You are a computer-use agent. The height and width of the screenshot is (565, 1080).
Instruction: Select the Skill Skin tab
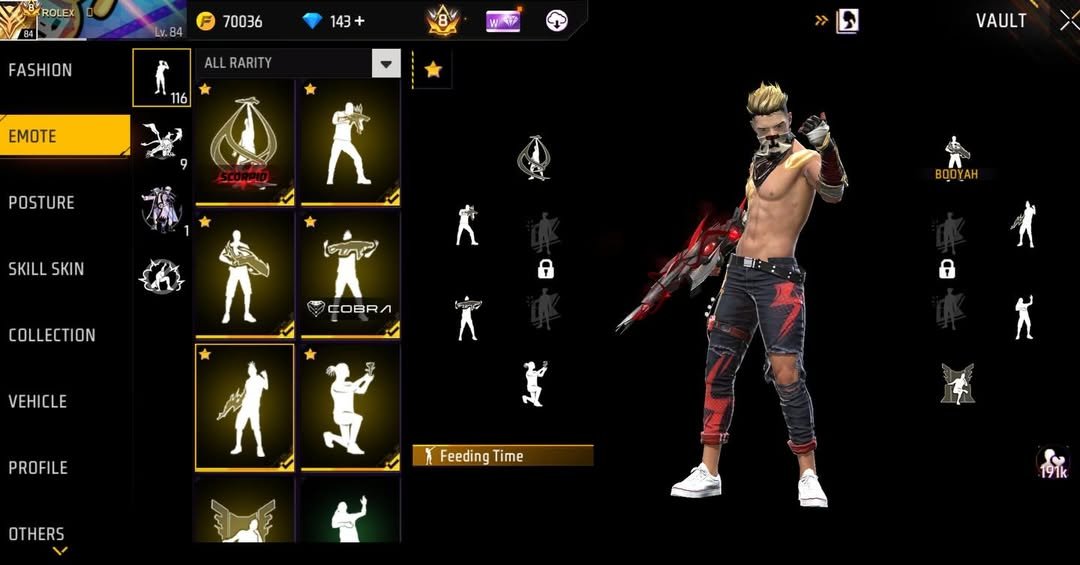point(46,269)
